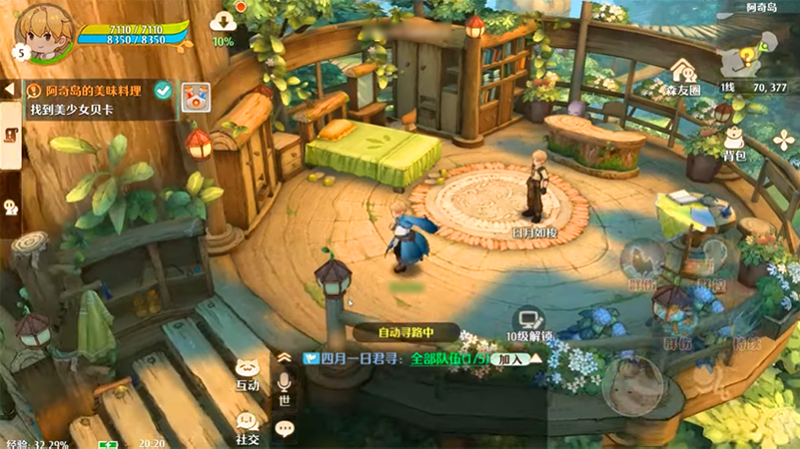The image size is (800, 449).
Task: Click the quest tracker checkmark button
Action: (x=163, y=91)
